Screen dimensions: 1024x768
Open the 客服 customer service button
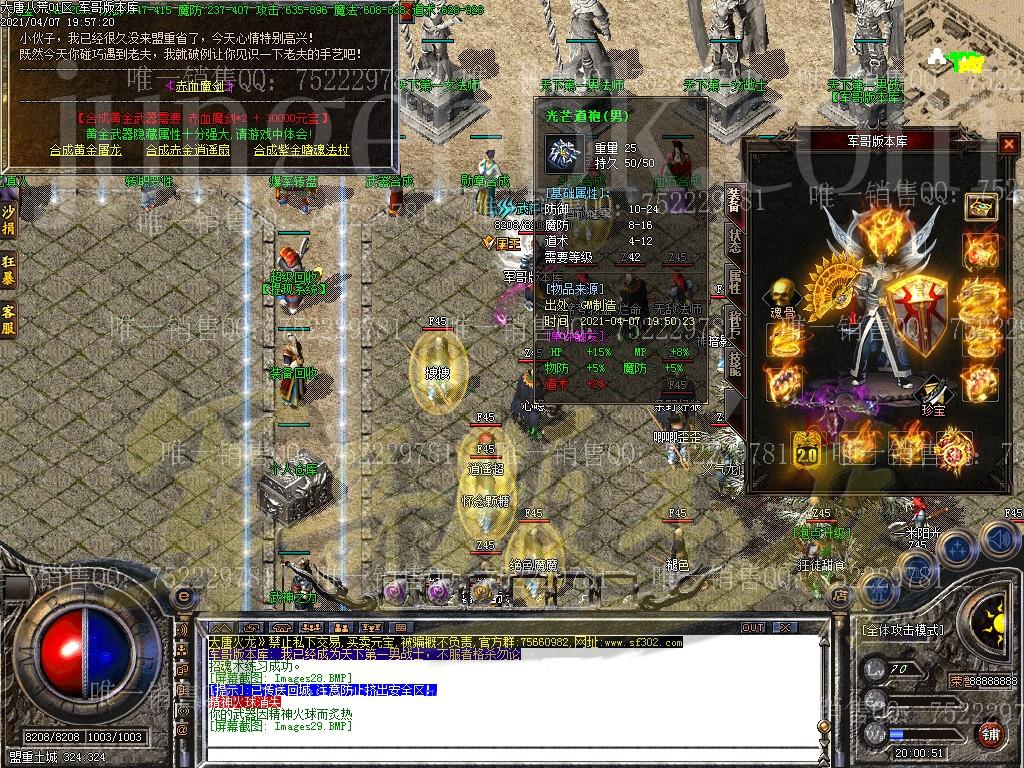point(8,318)
